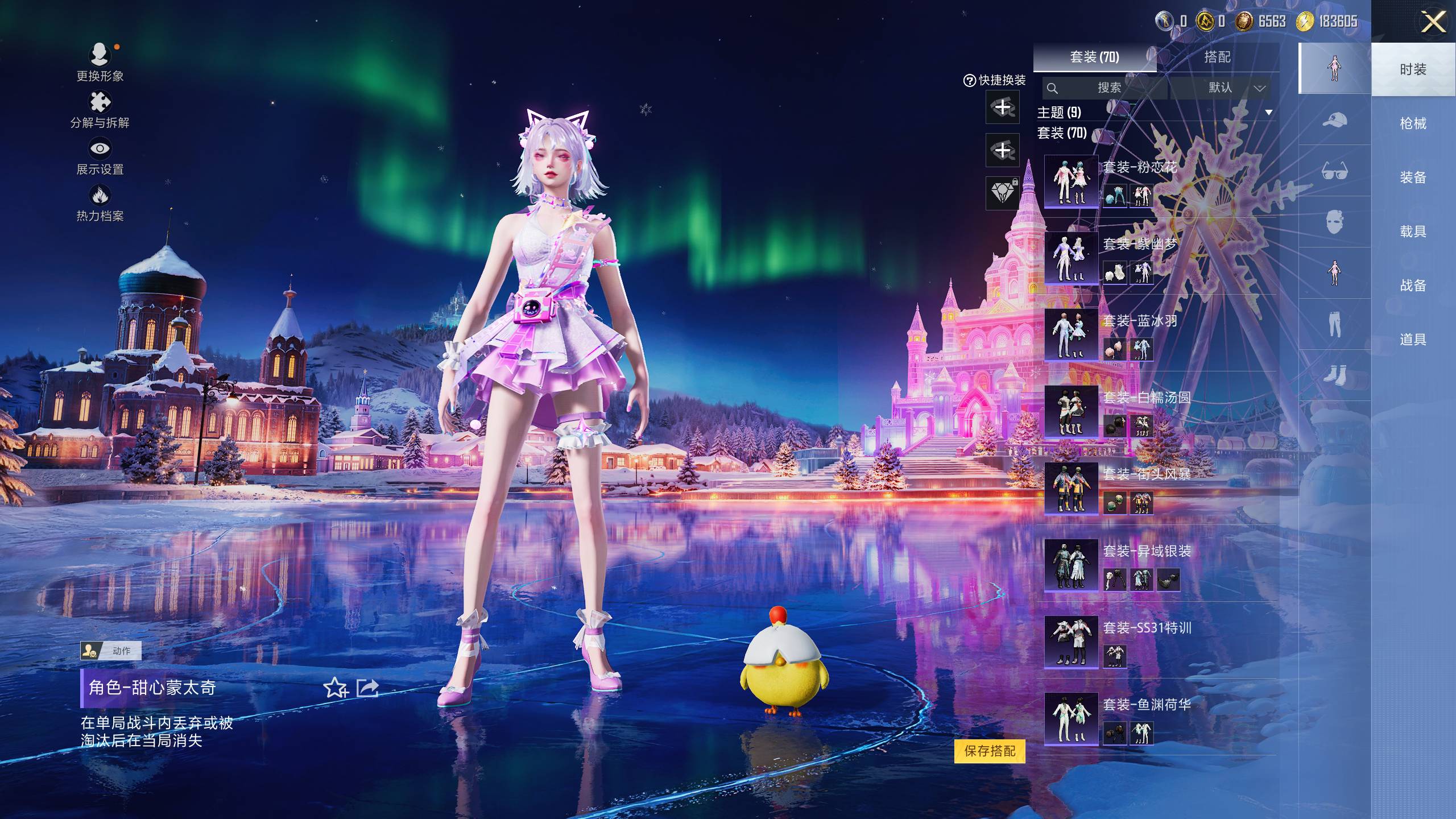This screenshot has height=819, width=1456.
Task: Open the 分解与拆解 dismantle option
Action: (x=100, y=109)
